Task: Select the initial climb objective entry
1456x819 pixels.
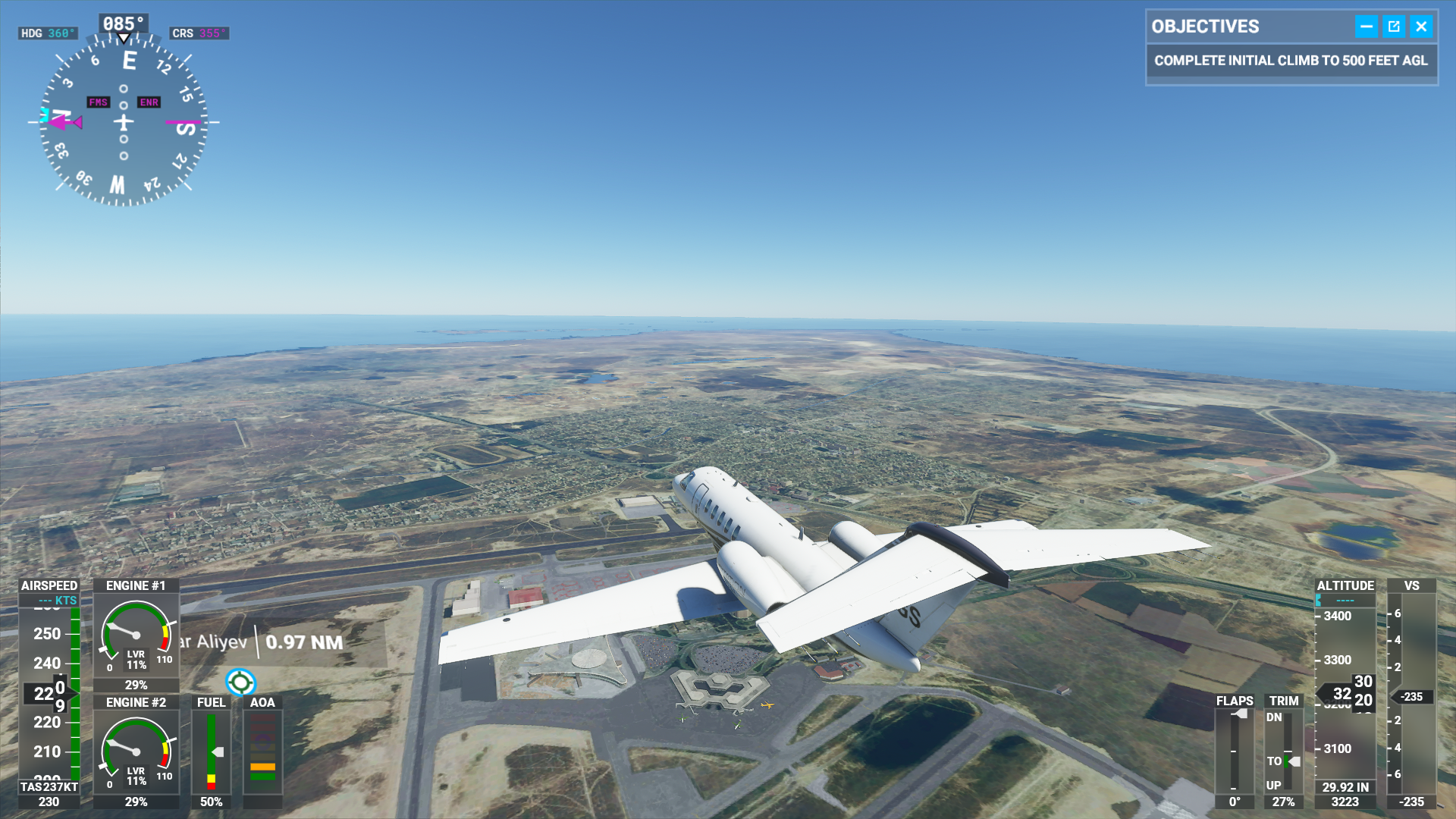Action: point(1291,61)
